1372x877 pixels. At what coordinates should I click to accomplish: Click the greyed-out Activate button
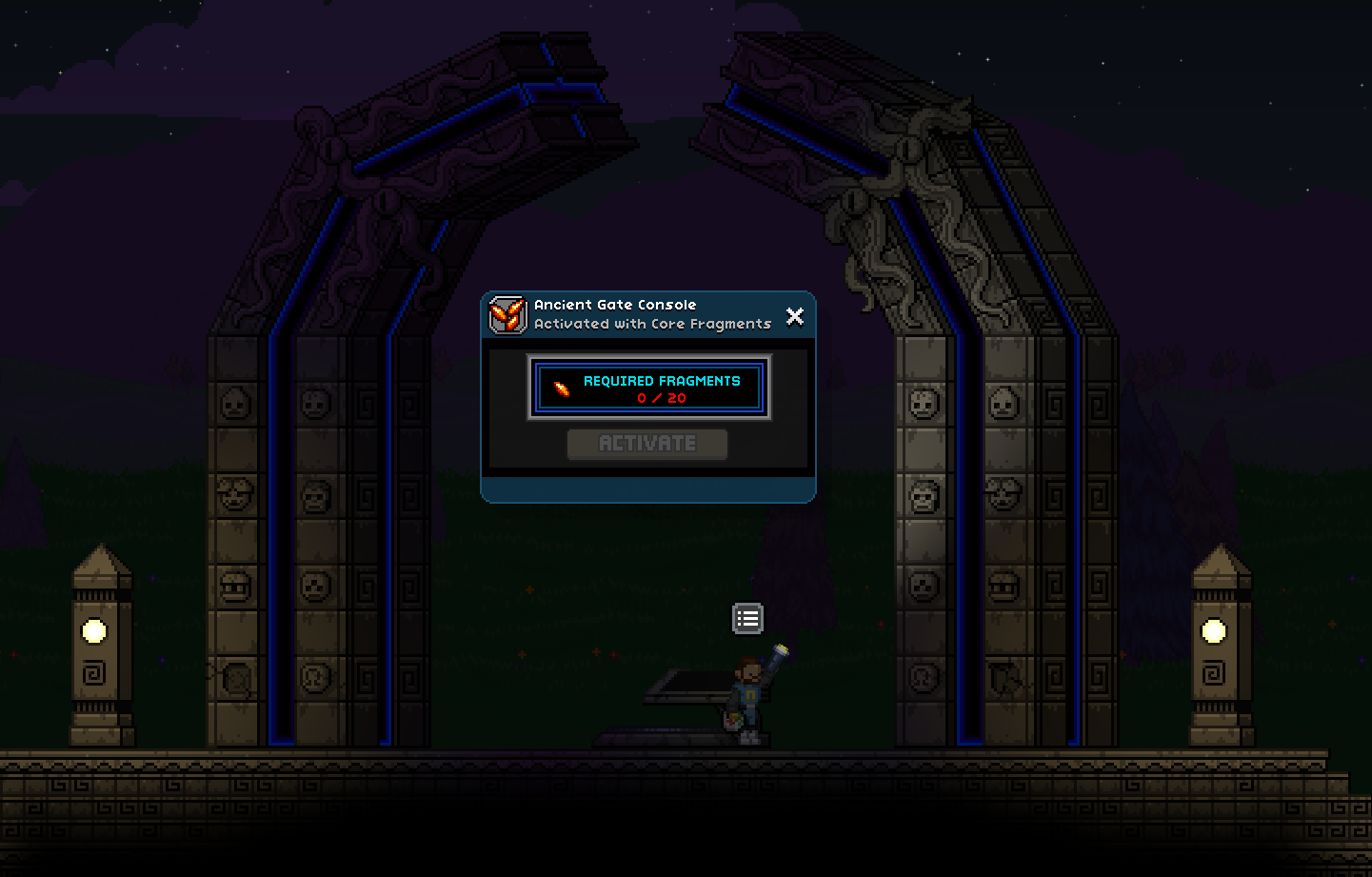[647, 444]
